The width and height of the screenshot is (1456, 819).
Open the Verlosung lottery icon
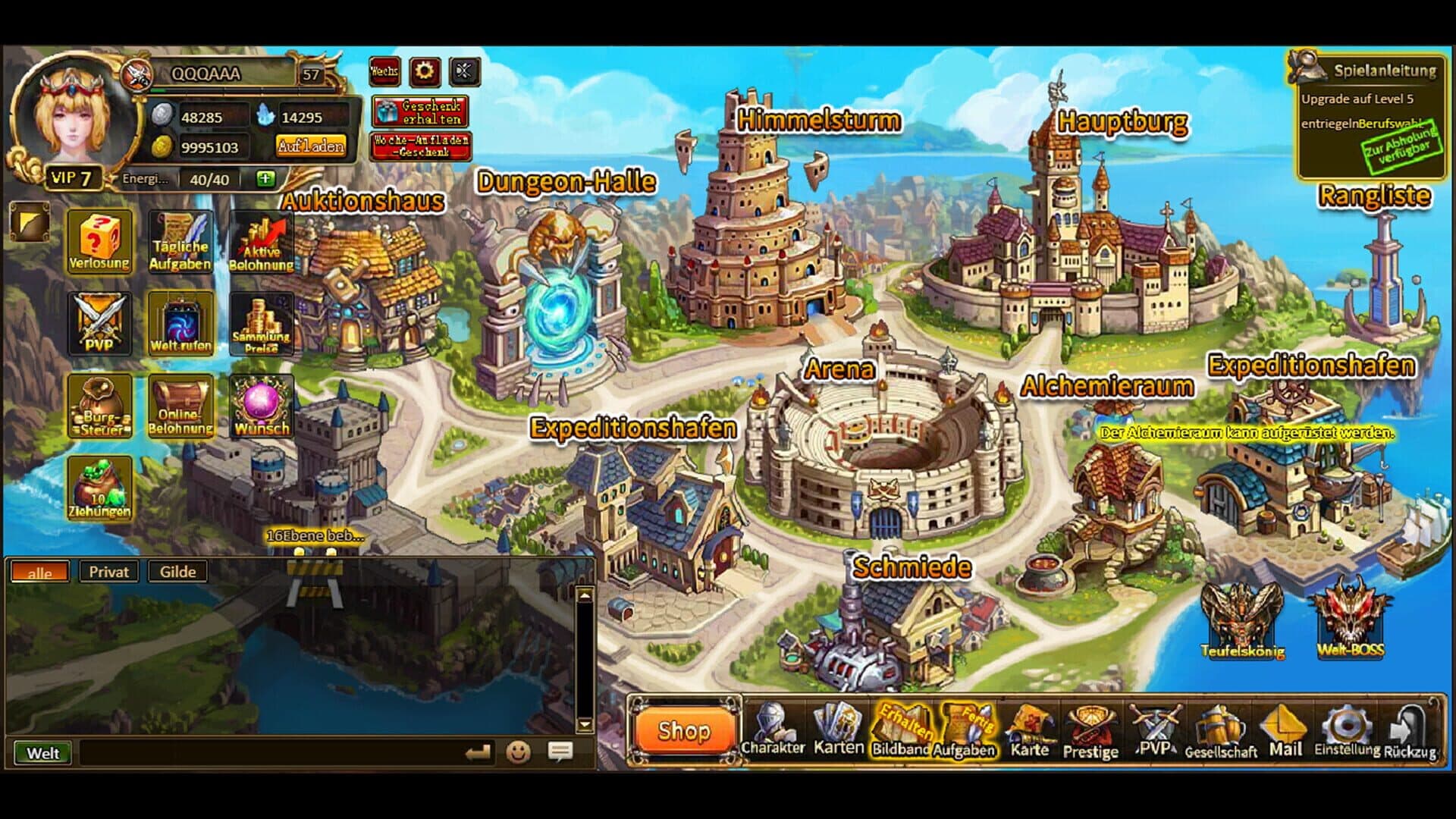[x=99, y=241]
